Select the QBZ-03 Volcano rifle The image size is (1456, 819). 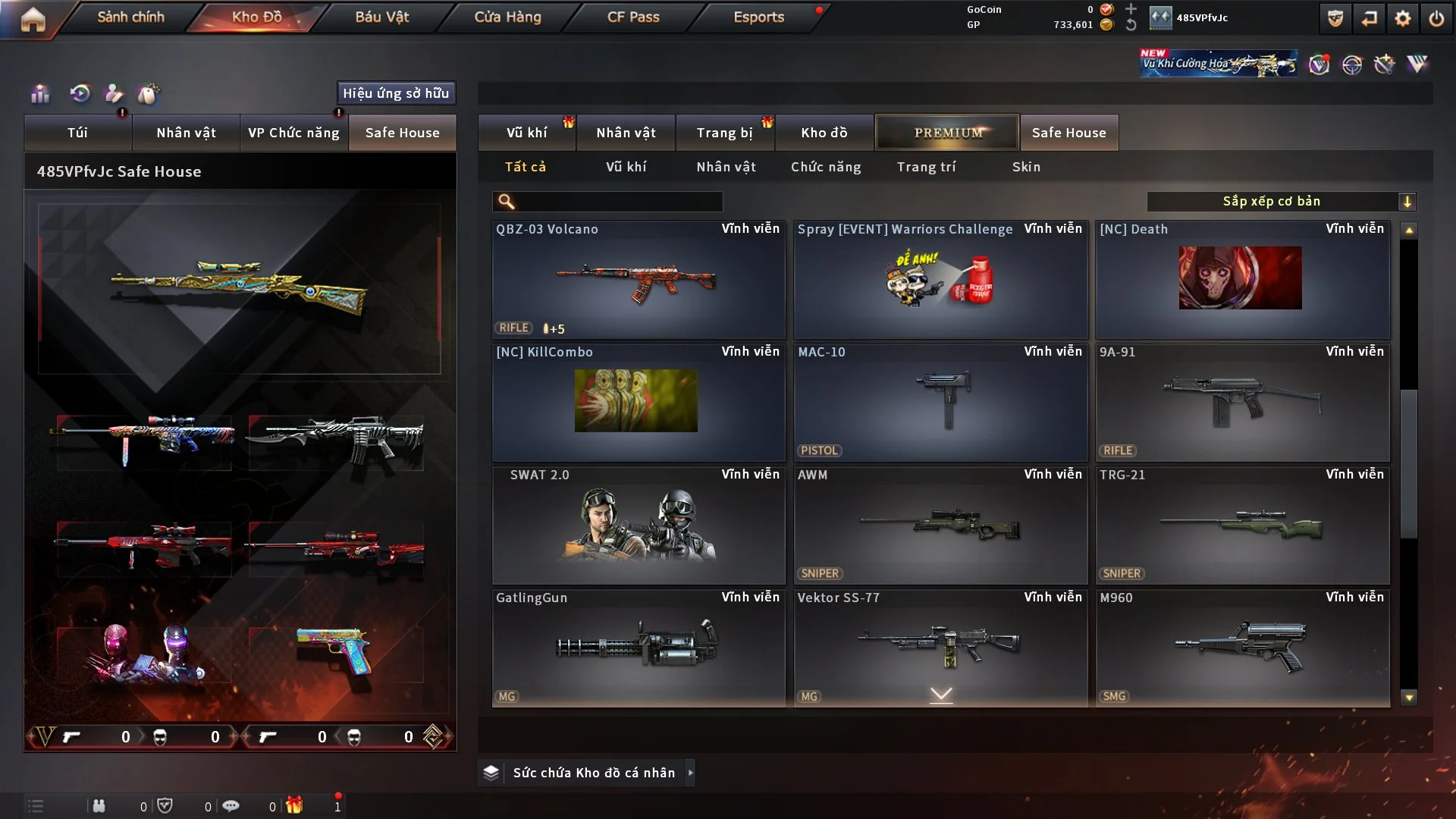click(638, 281)
